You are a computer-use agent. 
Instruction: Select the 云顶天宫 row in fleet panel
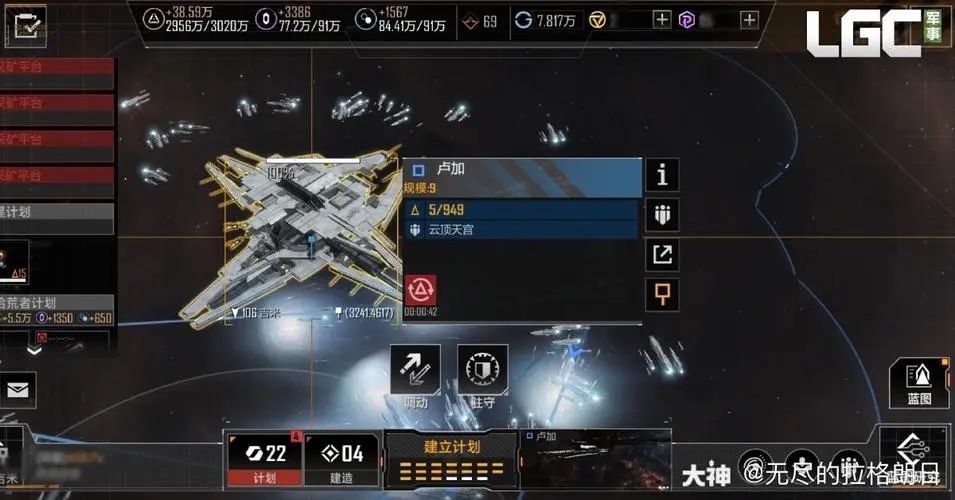point(520,230)
